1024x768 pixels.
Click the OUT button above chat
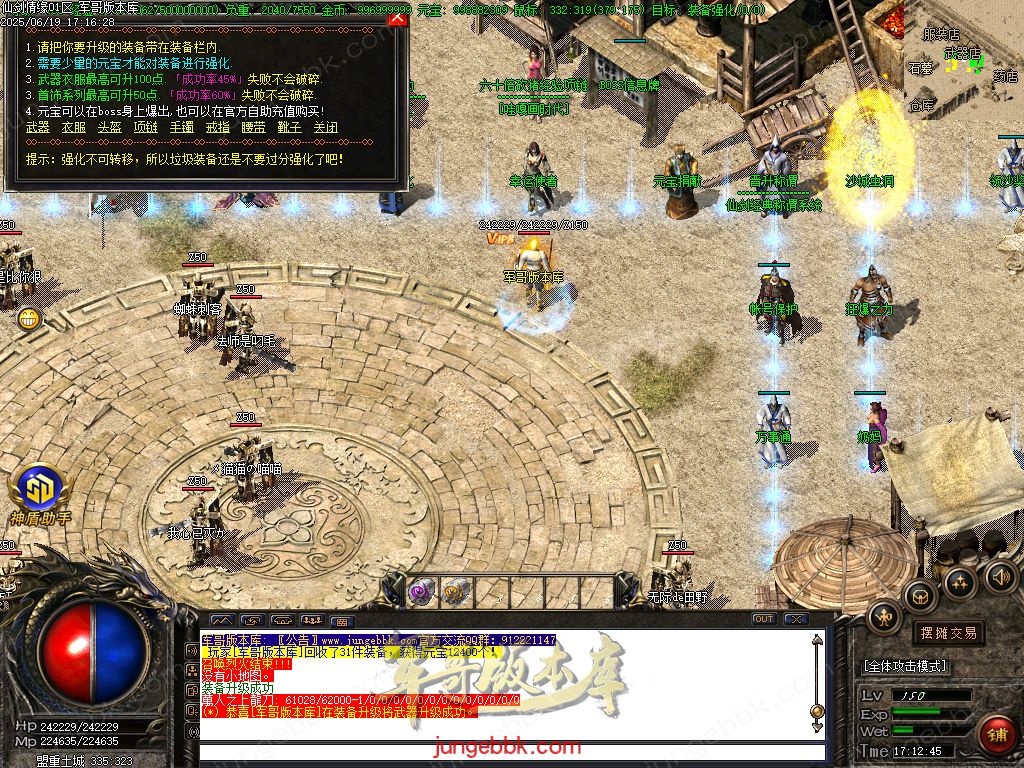click(x=763, y=619)
